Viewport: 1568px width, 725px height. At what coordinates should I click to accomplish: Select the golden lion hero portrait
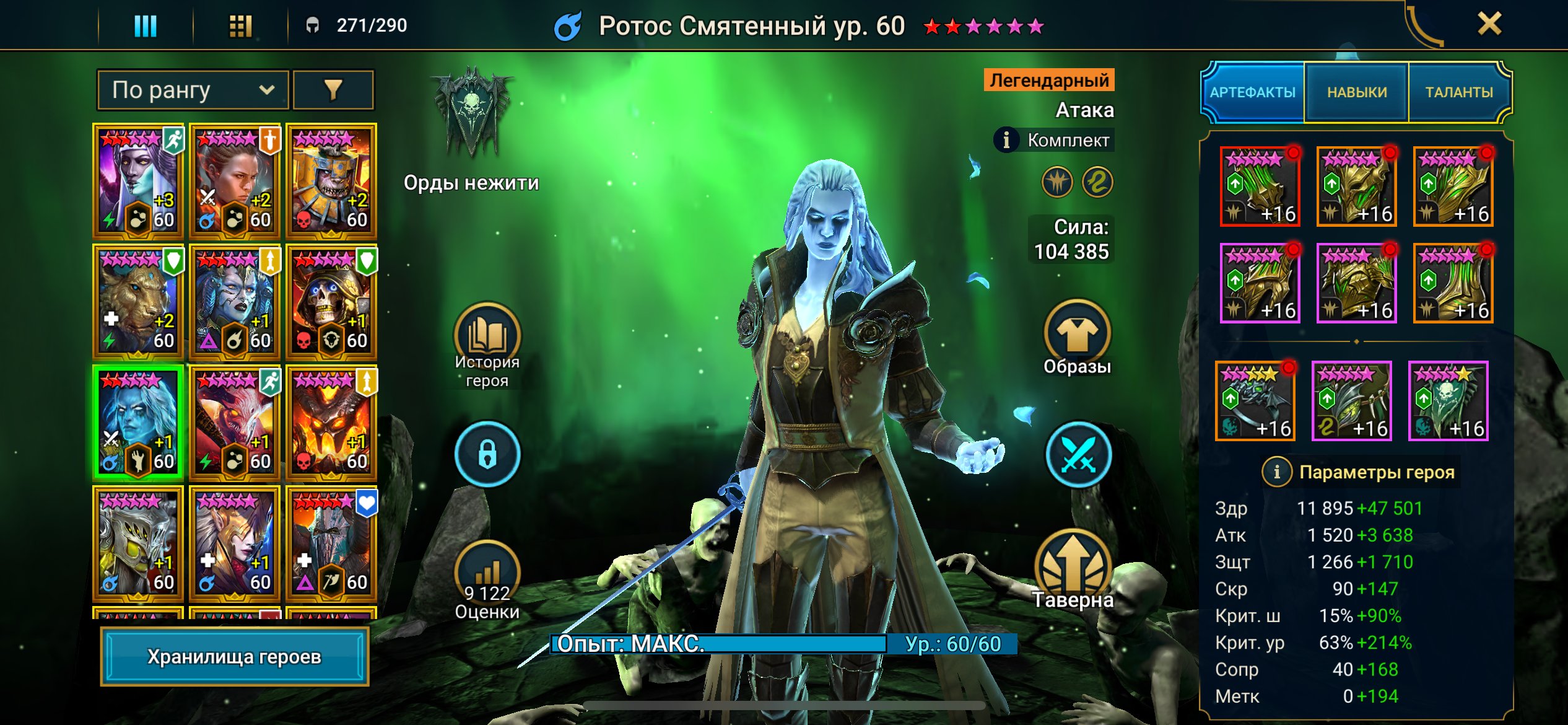point(138,303)
